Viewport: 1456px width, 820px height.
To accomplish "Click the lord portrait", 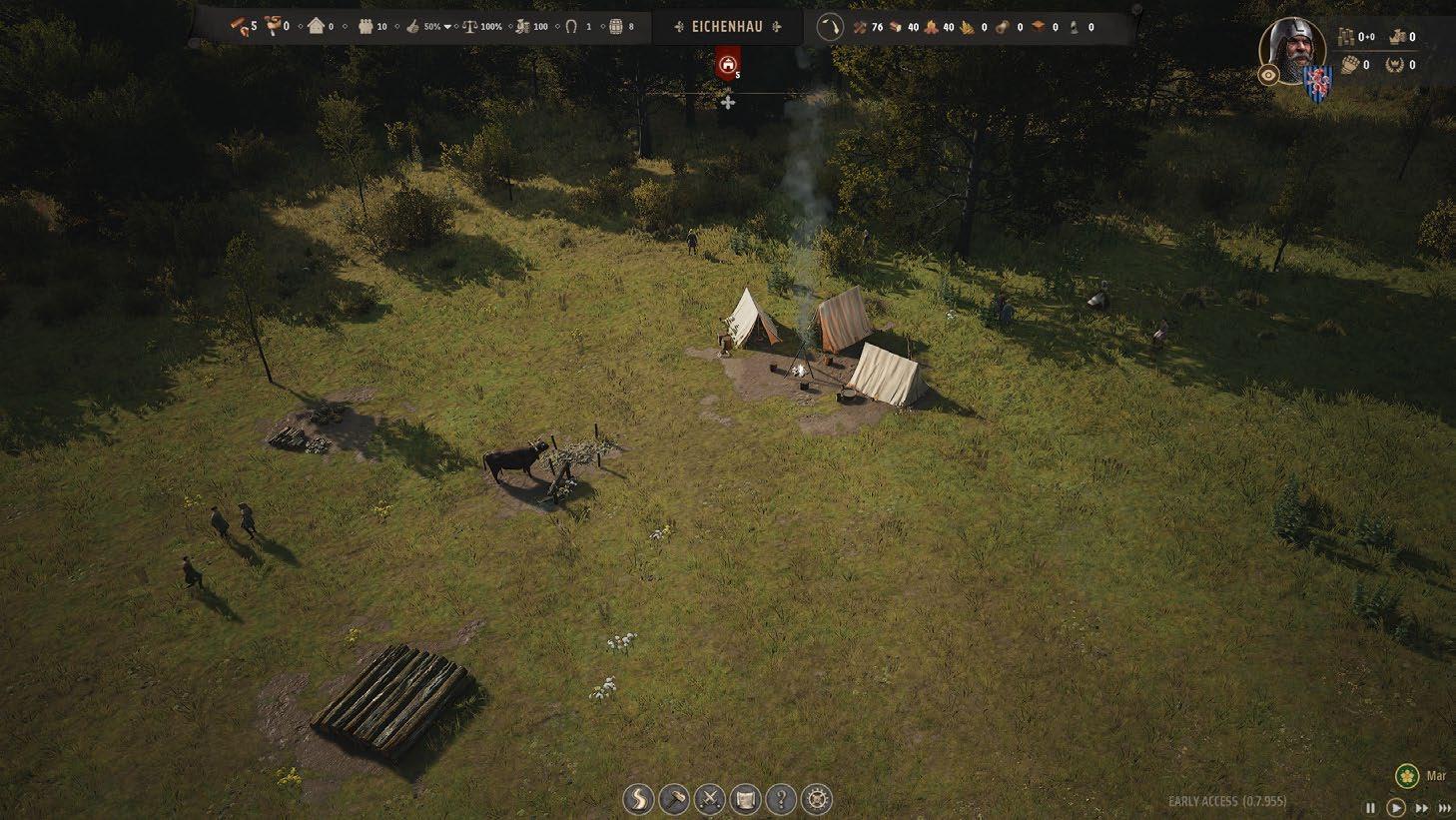I will 1292,48.
